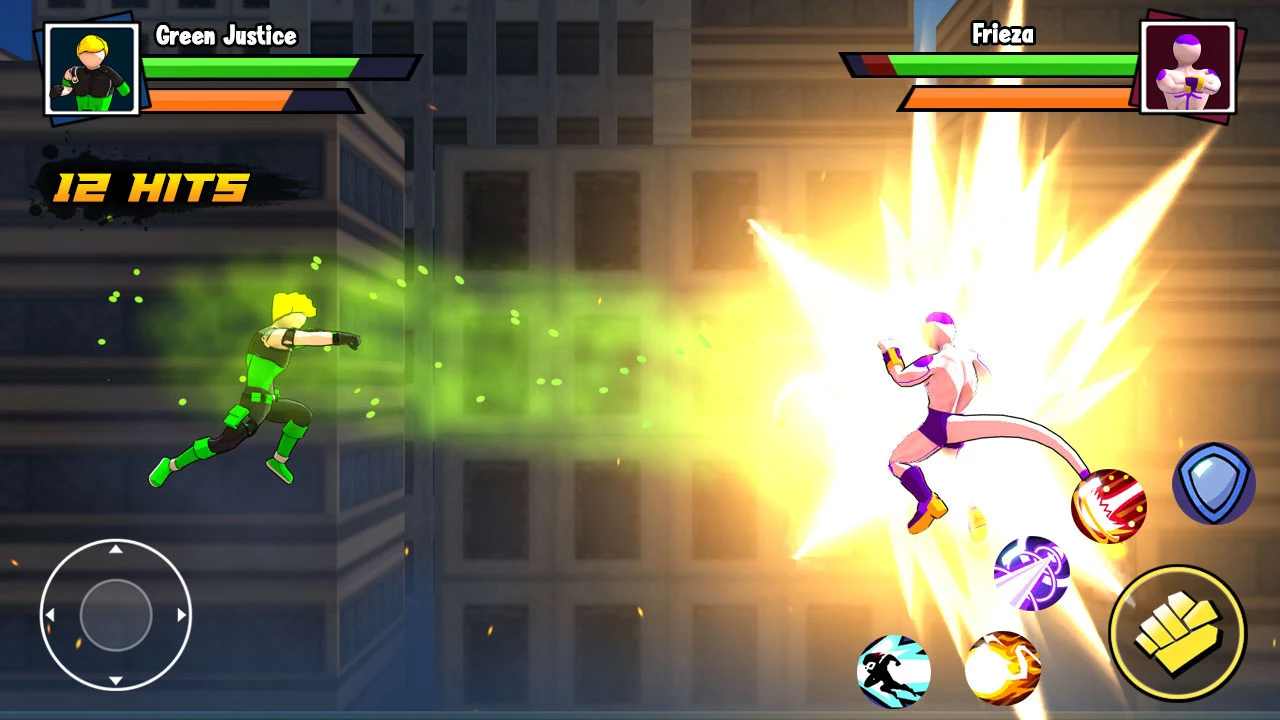Cast the purple energy beam skill
This screenshot has width=1280, height=720.
click(x=1032, y=573)
